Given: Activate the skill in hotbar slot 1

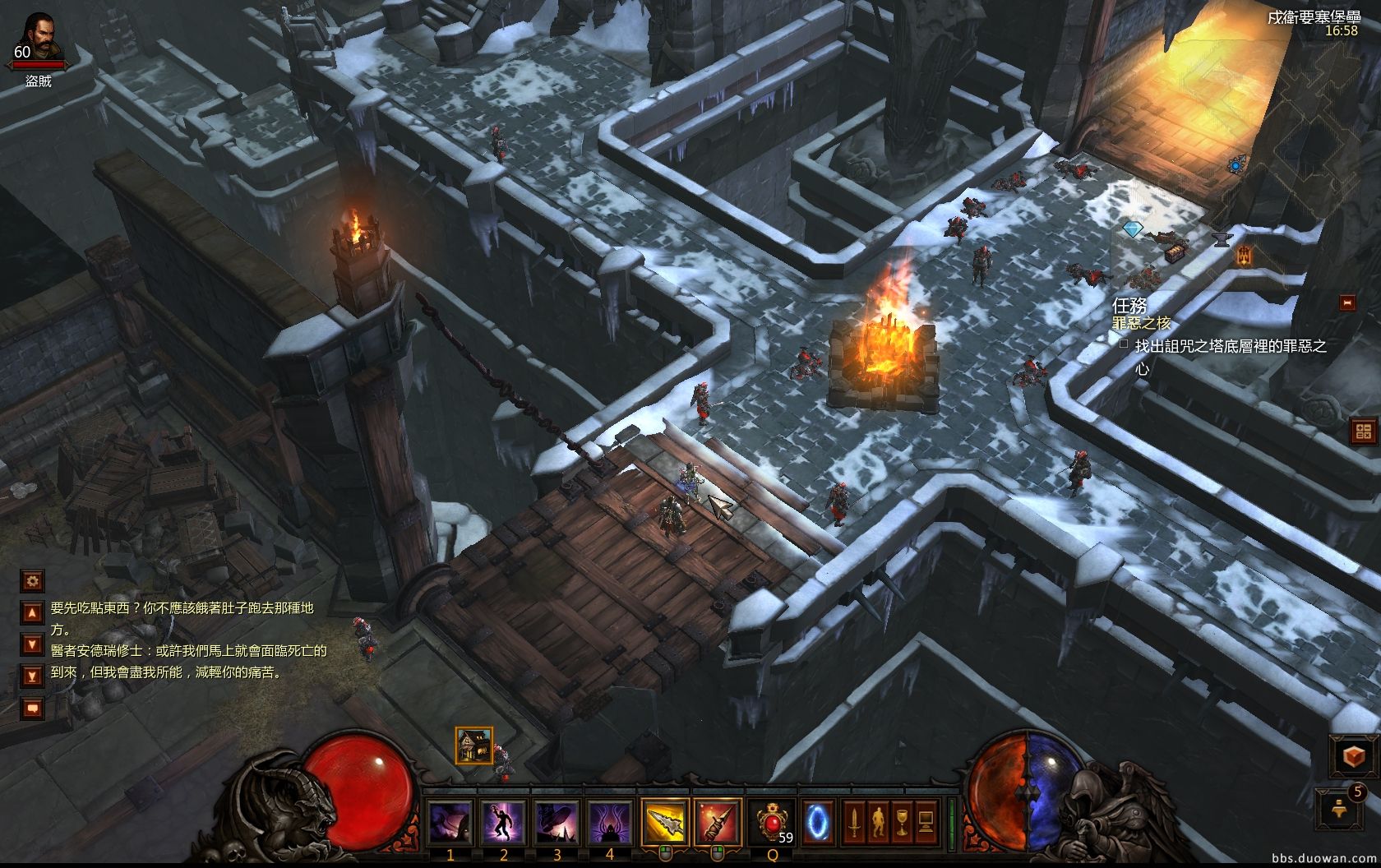Looking at the screenshot, I should pyautogui.click(x=451, y=820).
